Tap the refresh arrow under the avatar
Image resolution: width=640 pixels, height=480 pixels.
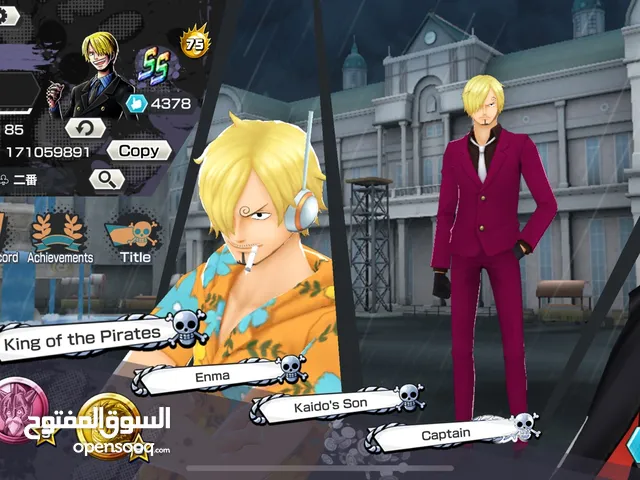coord(85,128)
